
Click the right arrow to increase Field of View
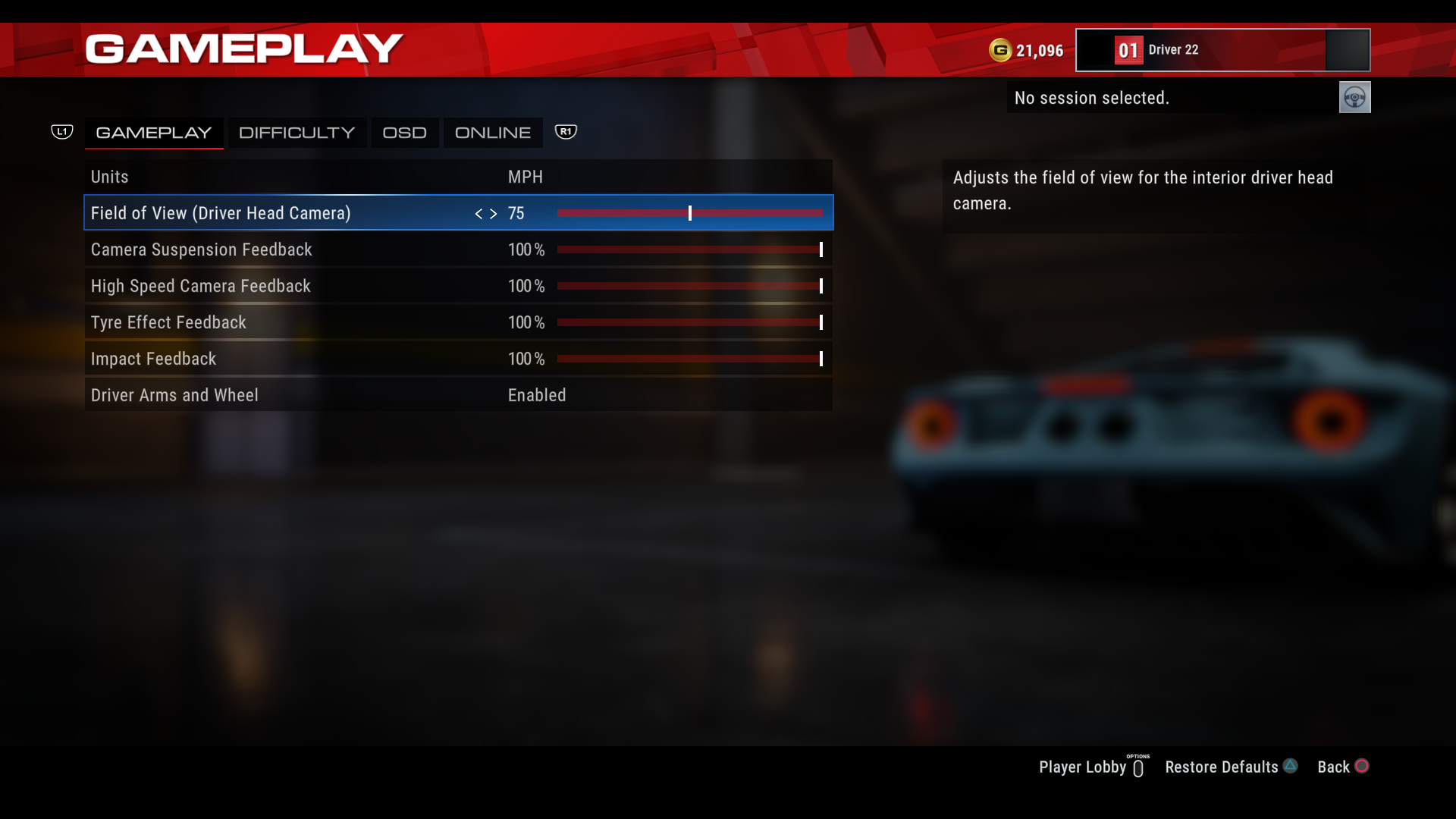click(x=493, y=214)
